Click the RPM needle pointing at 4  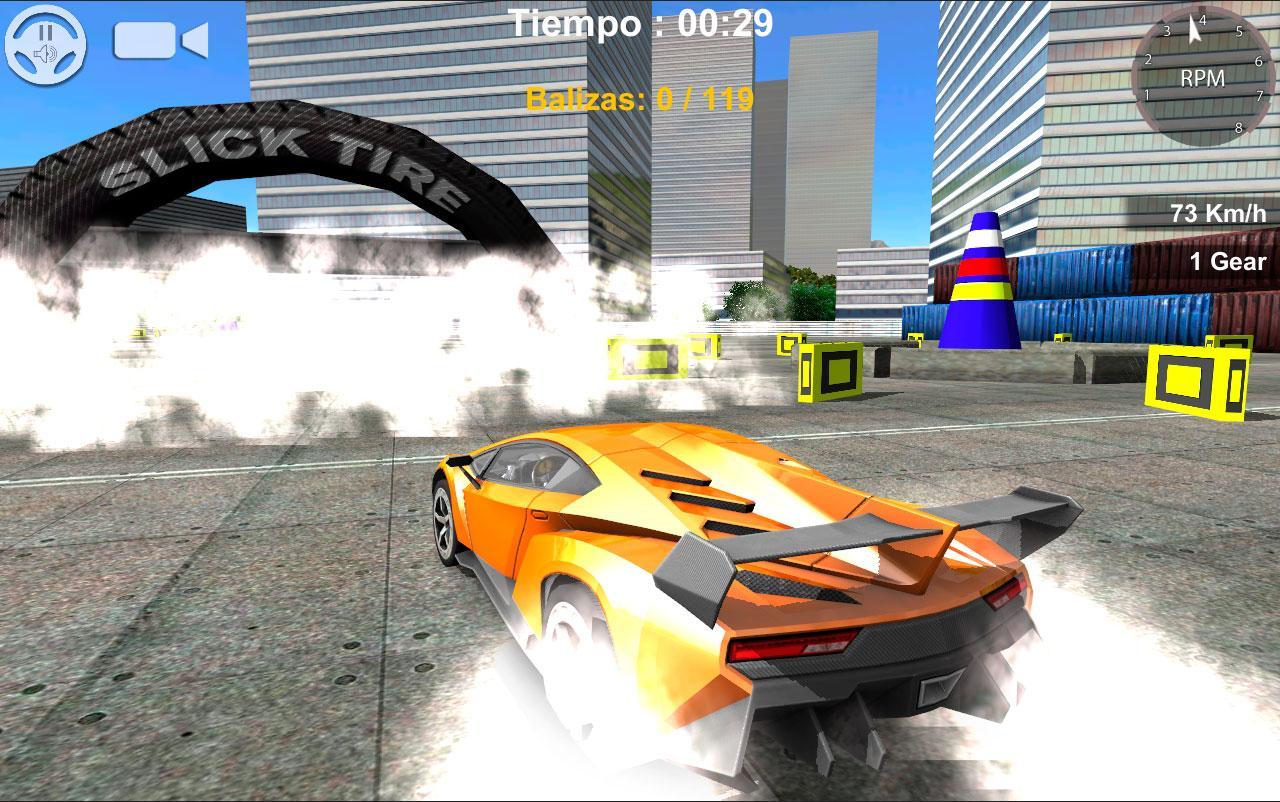(1195, 27)
